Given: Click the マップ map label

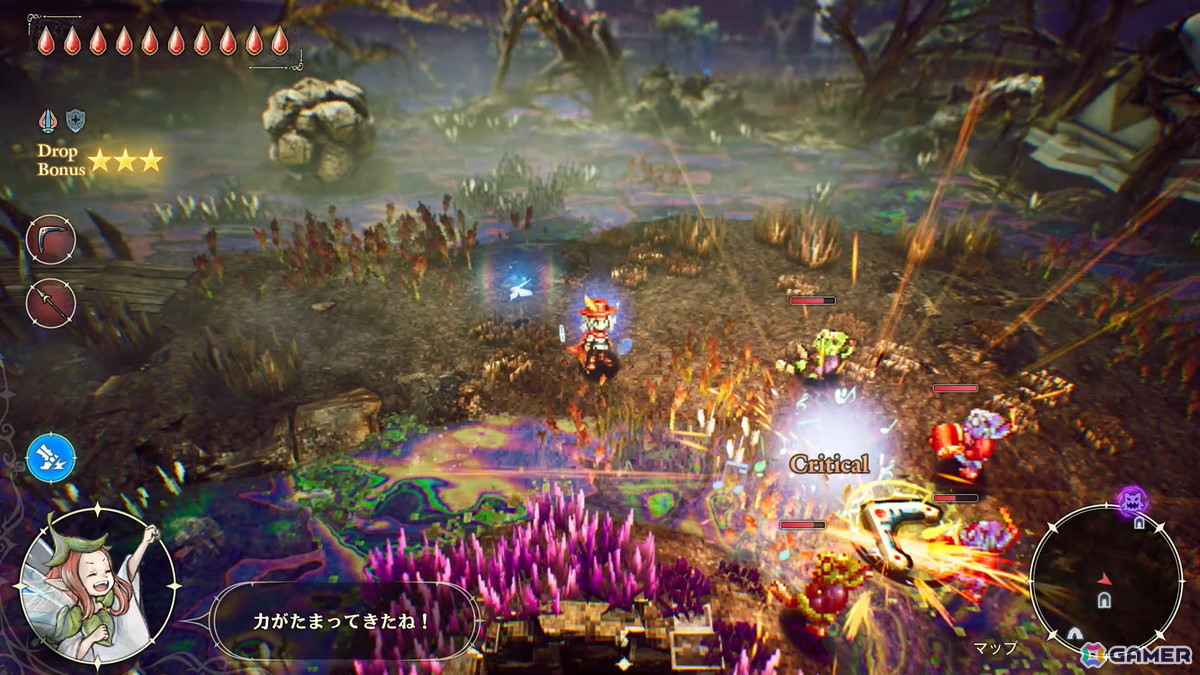Looking at the screenshot, I should [x=995, y=648].
